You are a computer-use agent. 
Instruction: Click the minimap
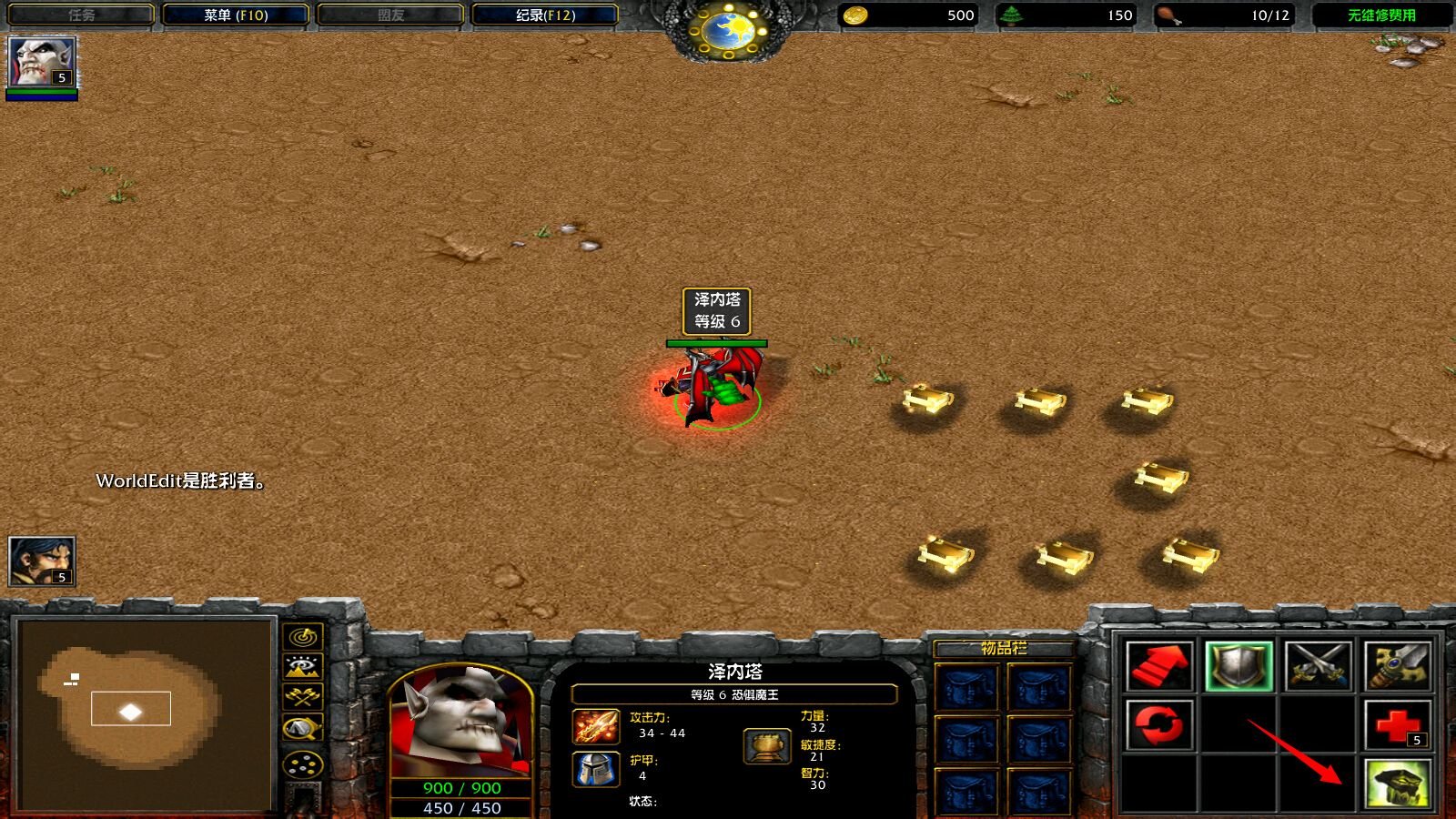pyautogui.click(x=146, y=714)
